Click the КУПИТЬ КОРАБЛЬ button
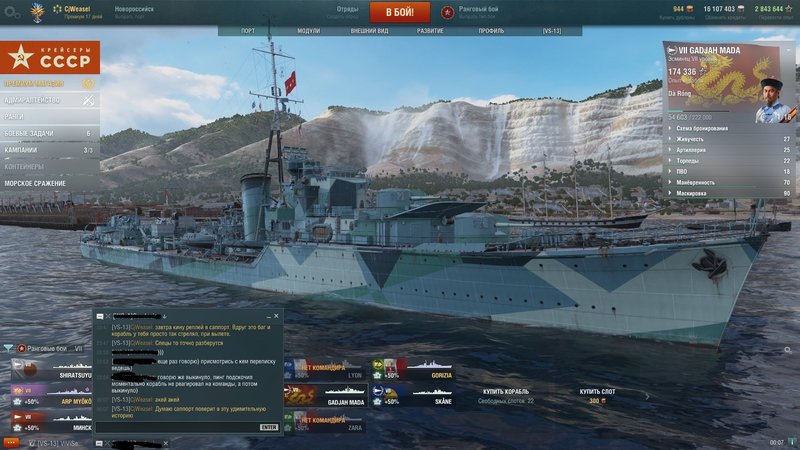 506,392
